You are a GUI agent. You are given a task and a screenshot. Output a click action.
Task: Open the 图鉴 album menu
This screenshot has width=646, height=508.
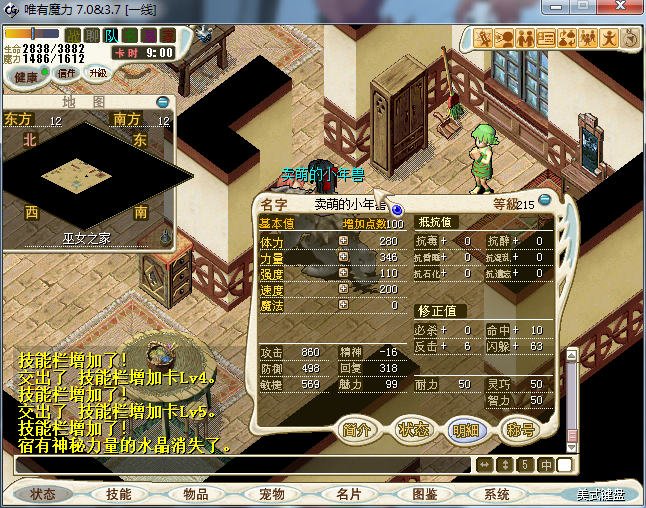(x=424, y=494)
